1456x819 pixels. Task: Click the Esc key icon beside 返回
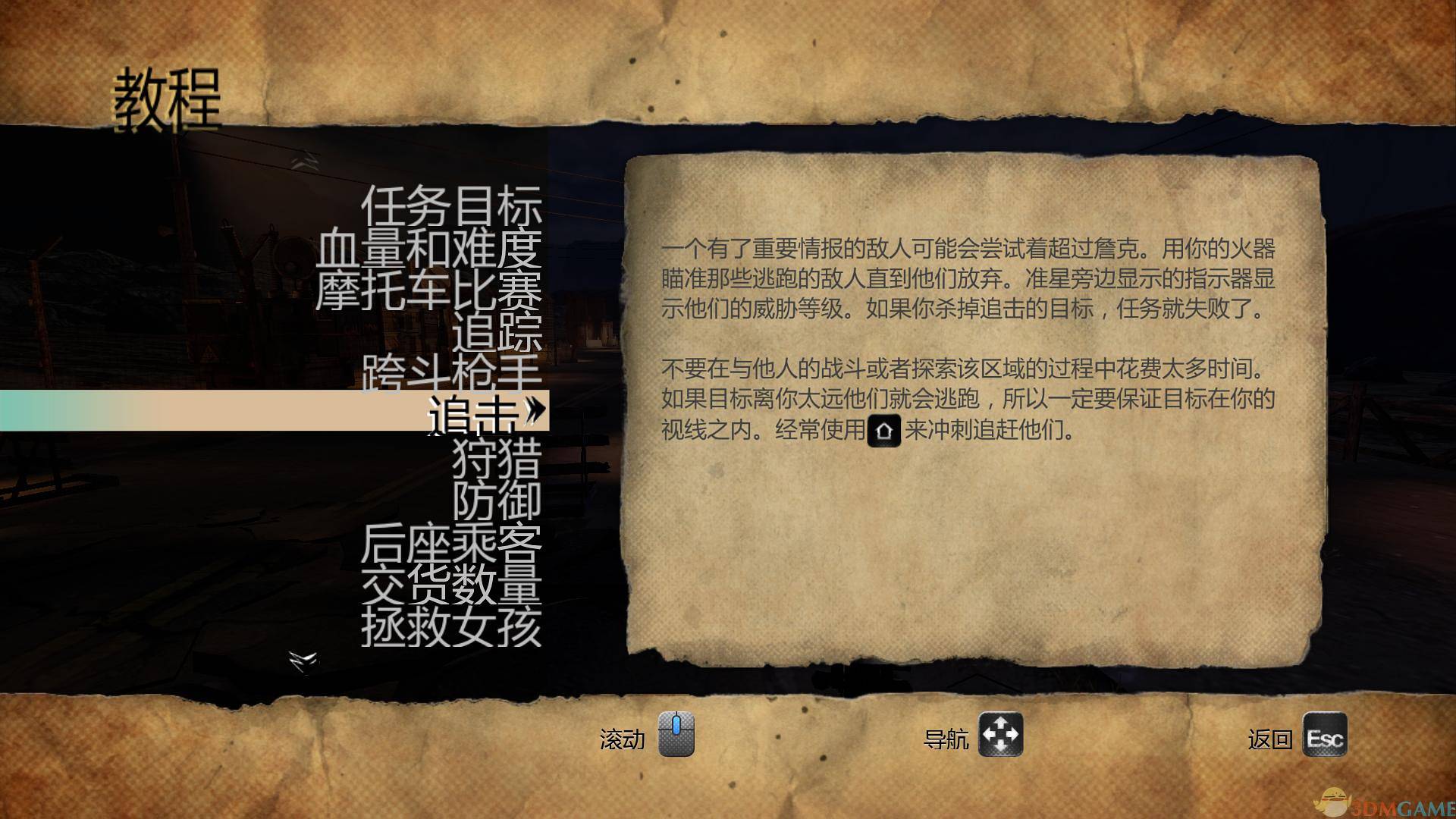click(x=1326, y=736)
